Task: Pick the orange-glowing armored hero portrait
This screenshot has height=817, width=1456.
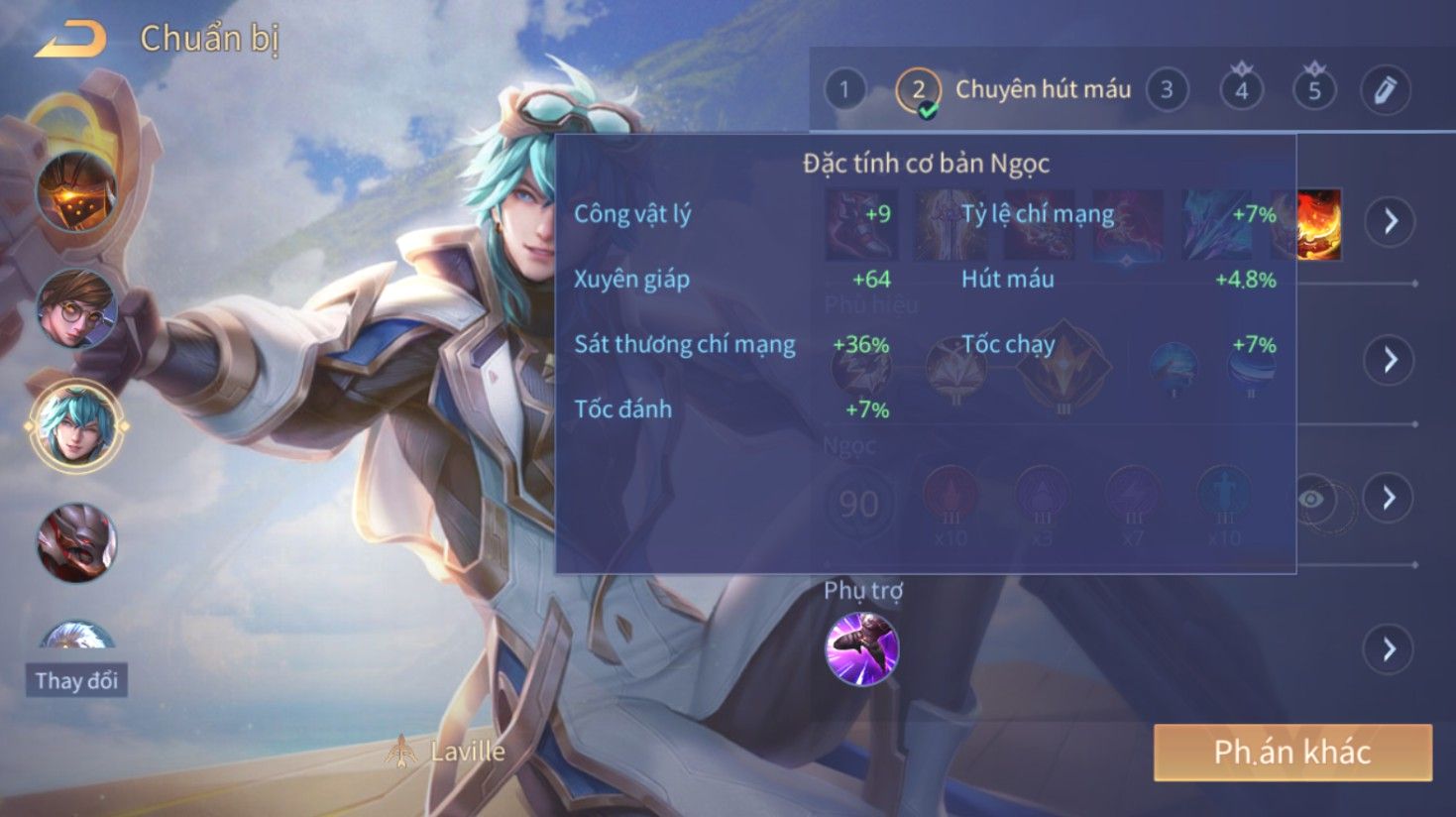Action: 76,191
